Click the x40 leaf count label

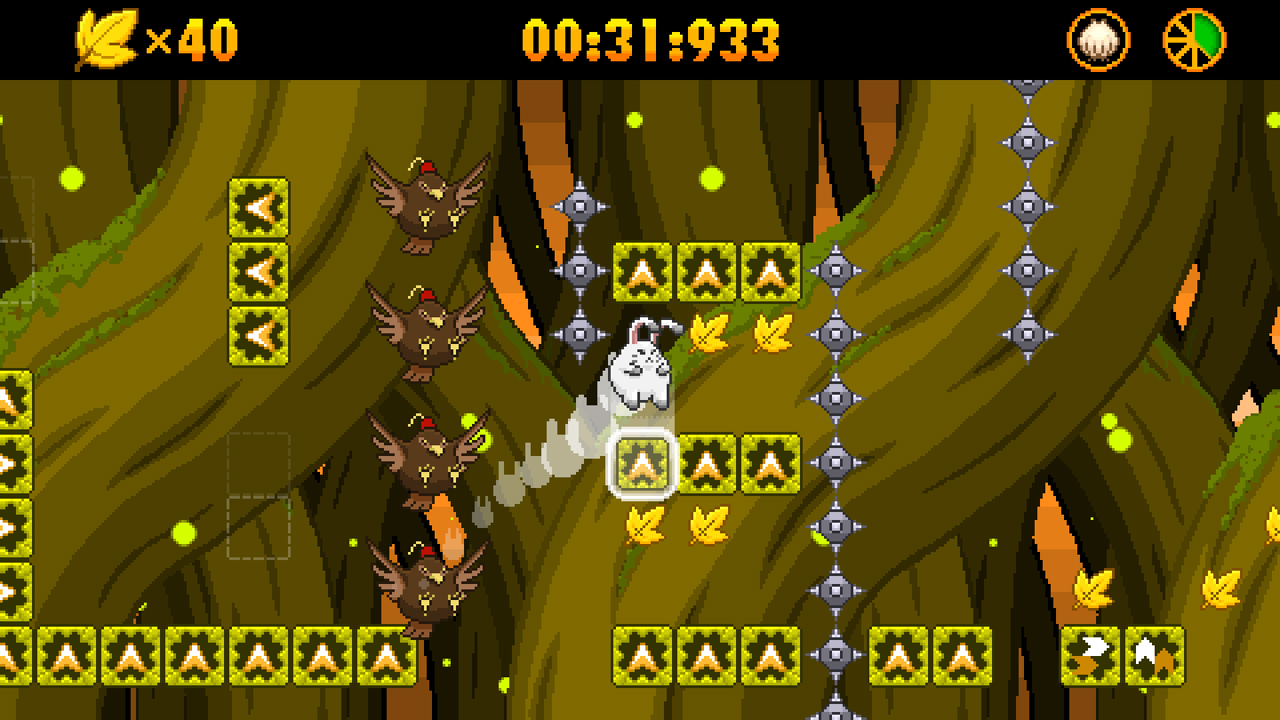point(190,38)
